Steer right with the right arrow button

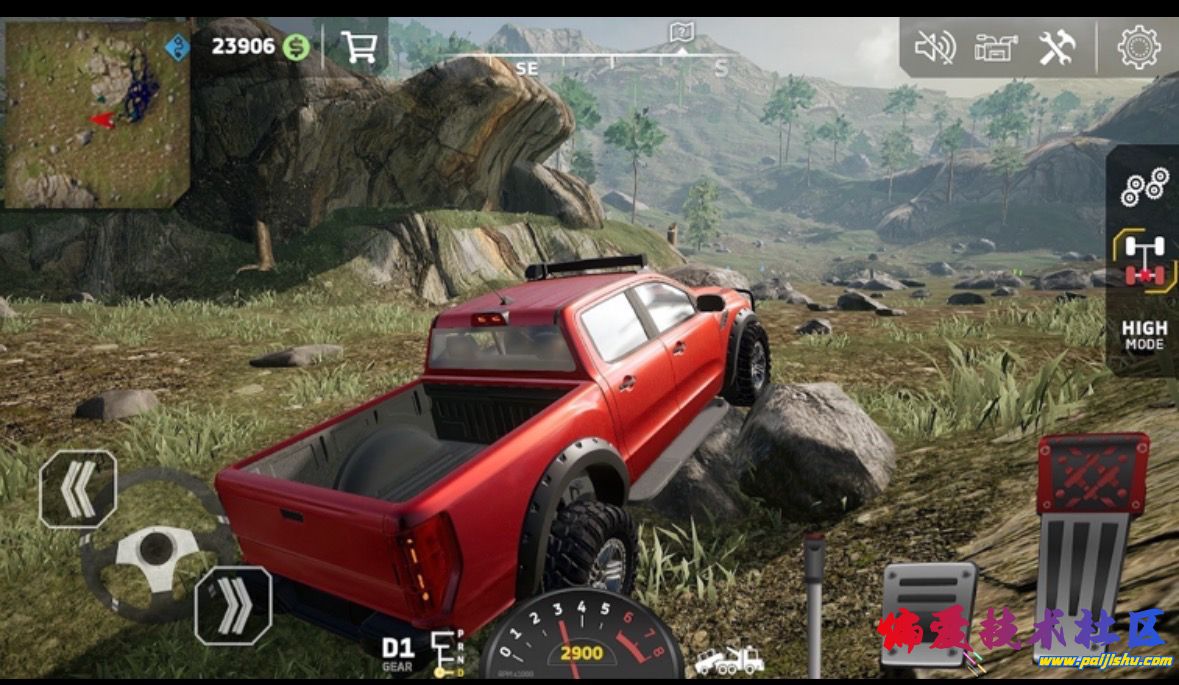point(233,605)
